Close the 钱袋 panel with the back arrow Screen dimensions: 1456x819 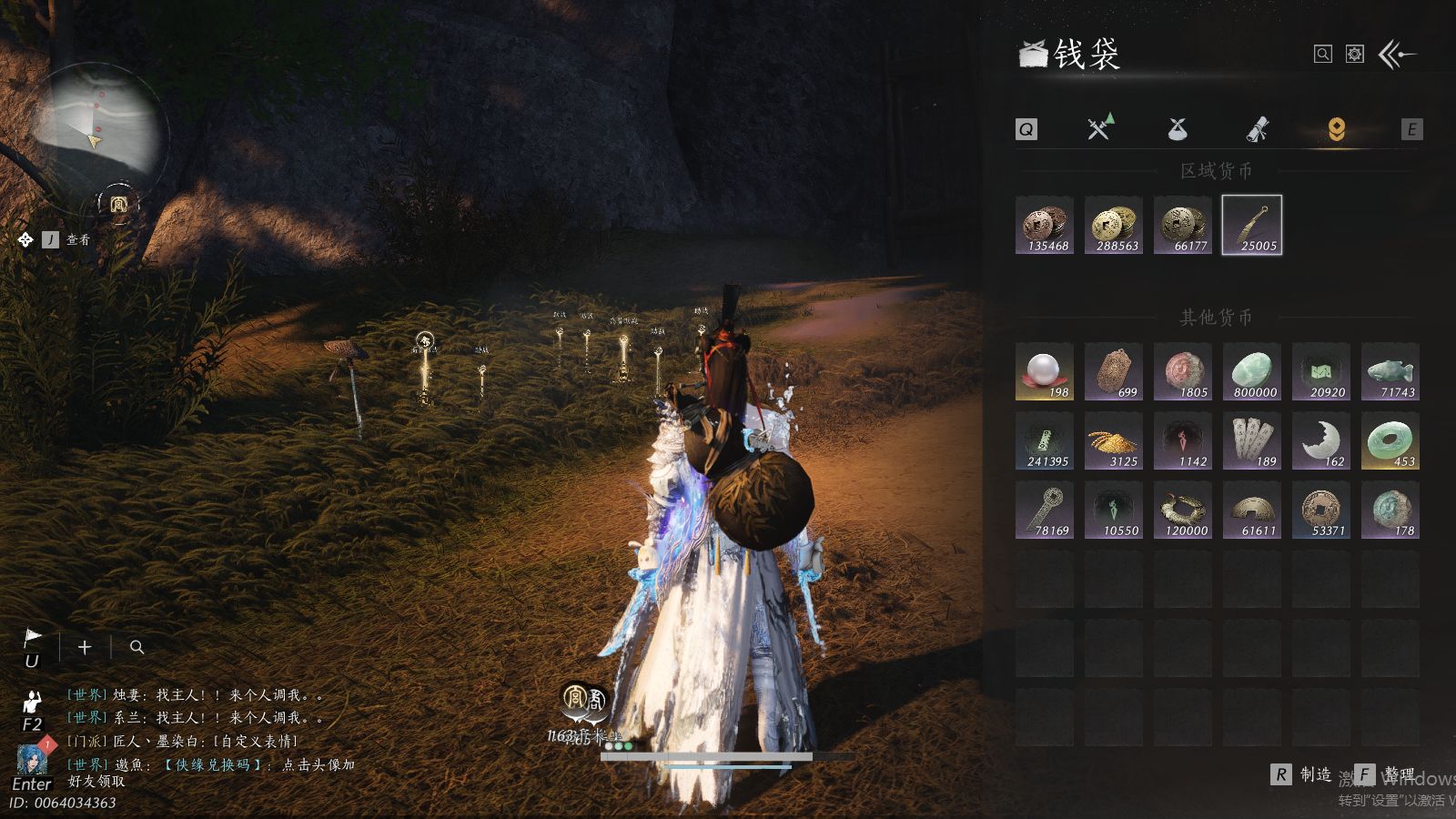click(1397, 55)
